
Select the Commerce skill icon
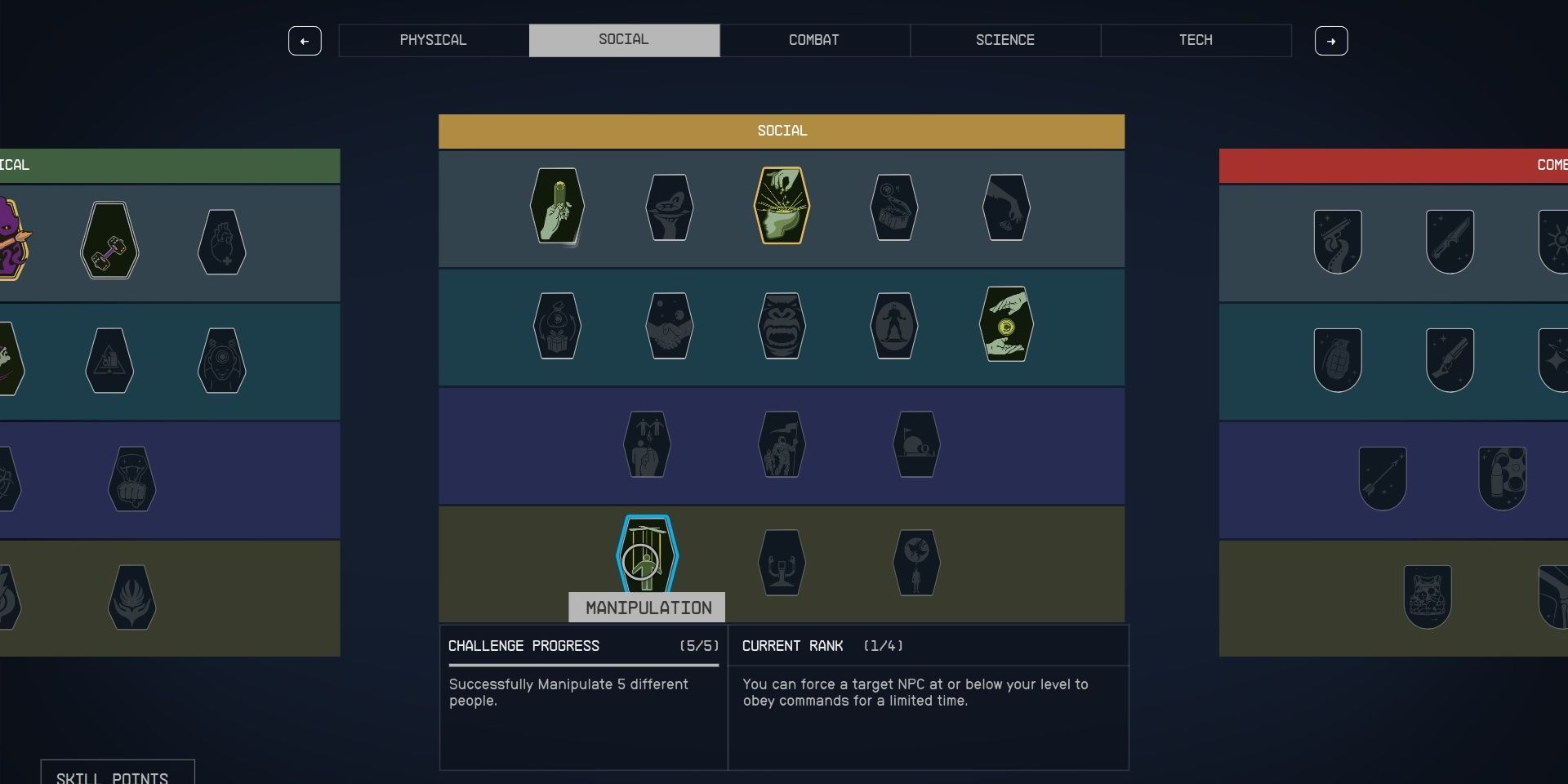(558, 207)
